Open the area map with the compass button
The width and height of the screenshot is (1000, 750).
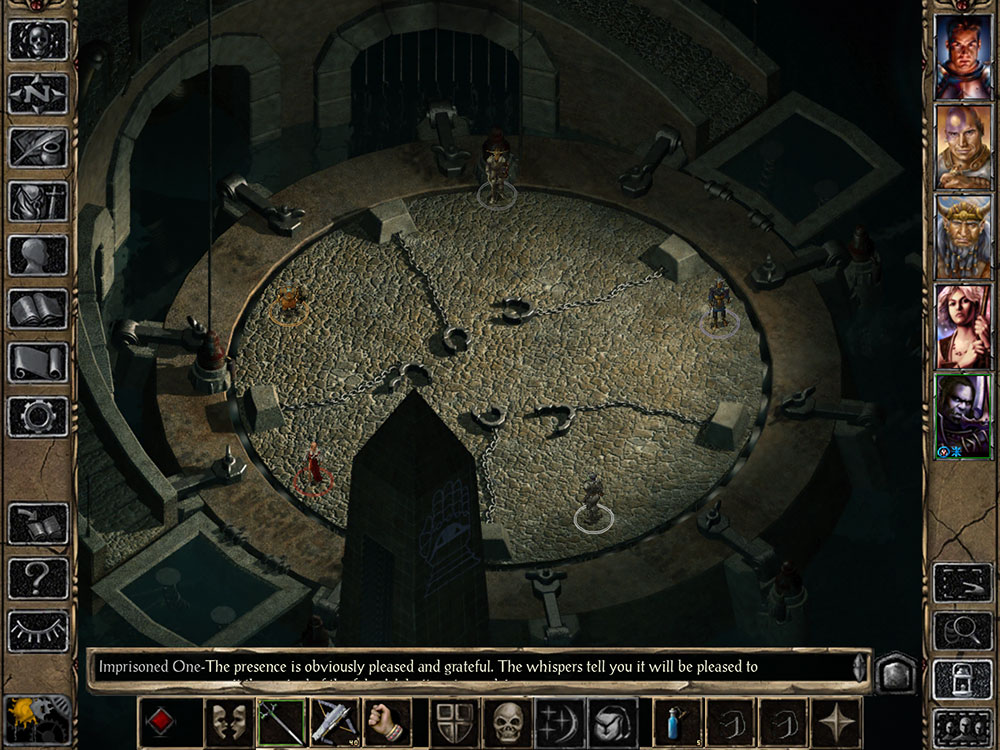click(38, 94)
